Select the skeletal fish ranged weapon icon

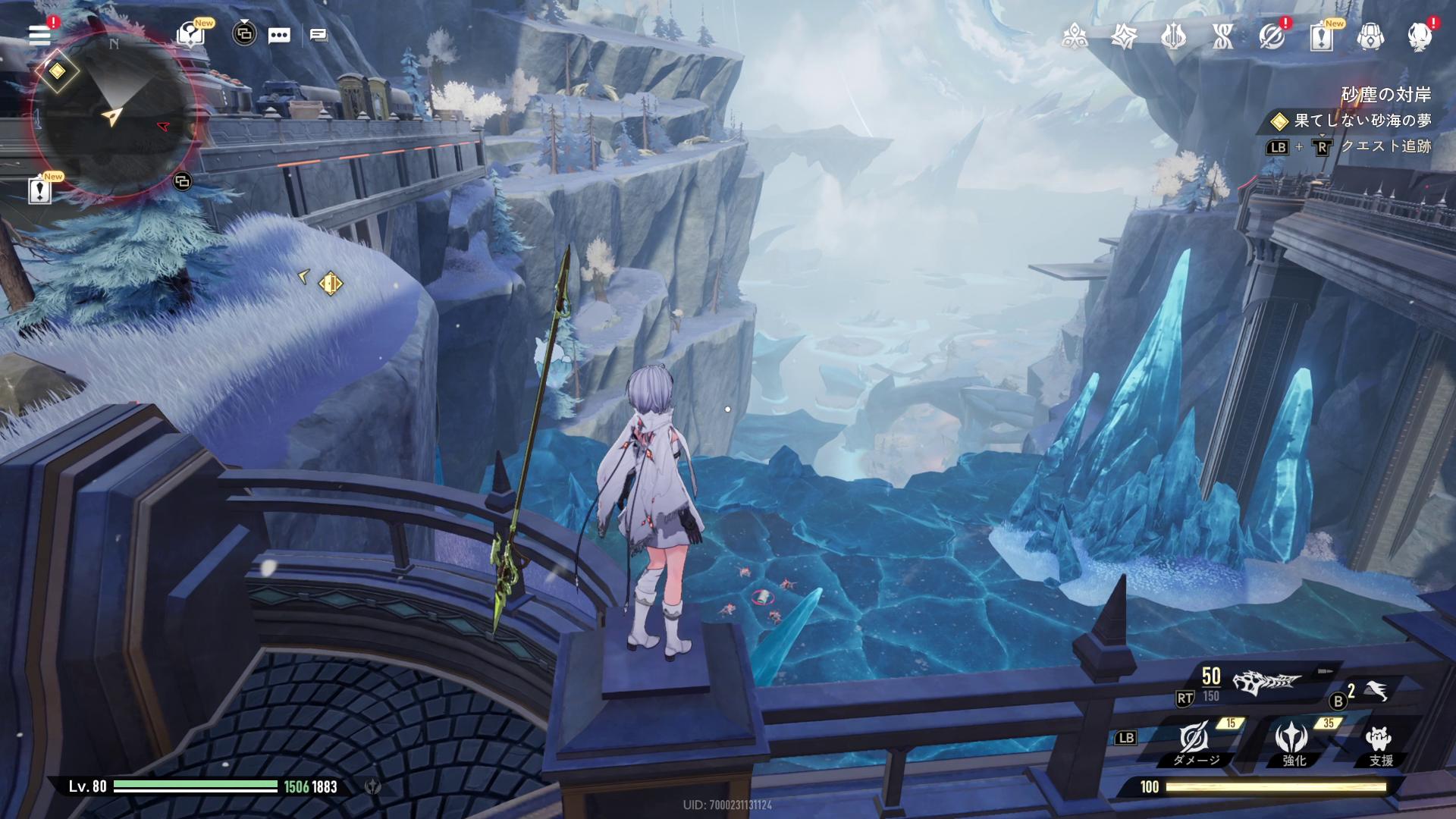1266,683
